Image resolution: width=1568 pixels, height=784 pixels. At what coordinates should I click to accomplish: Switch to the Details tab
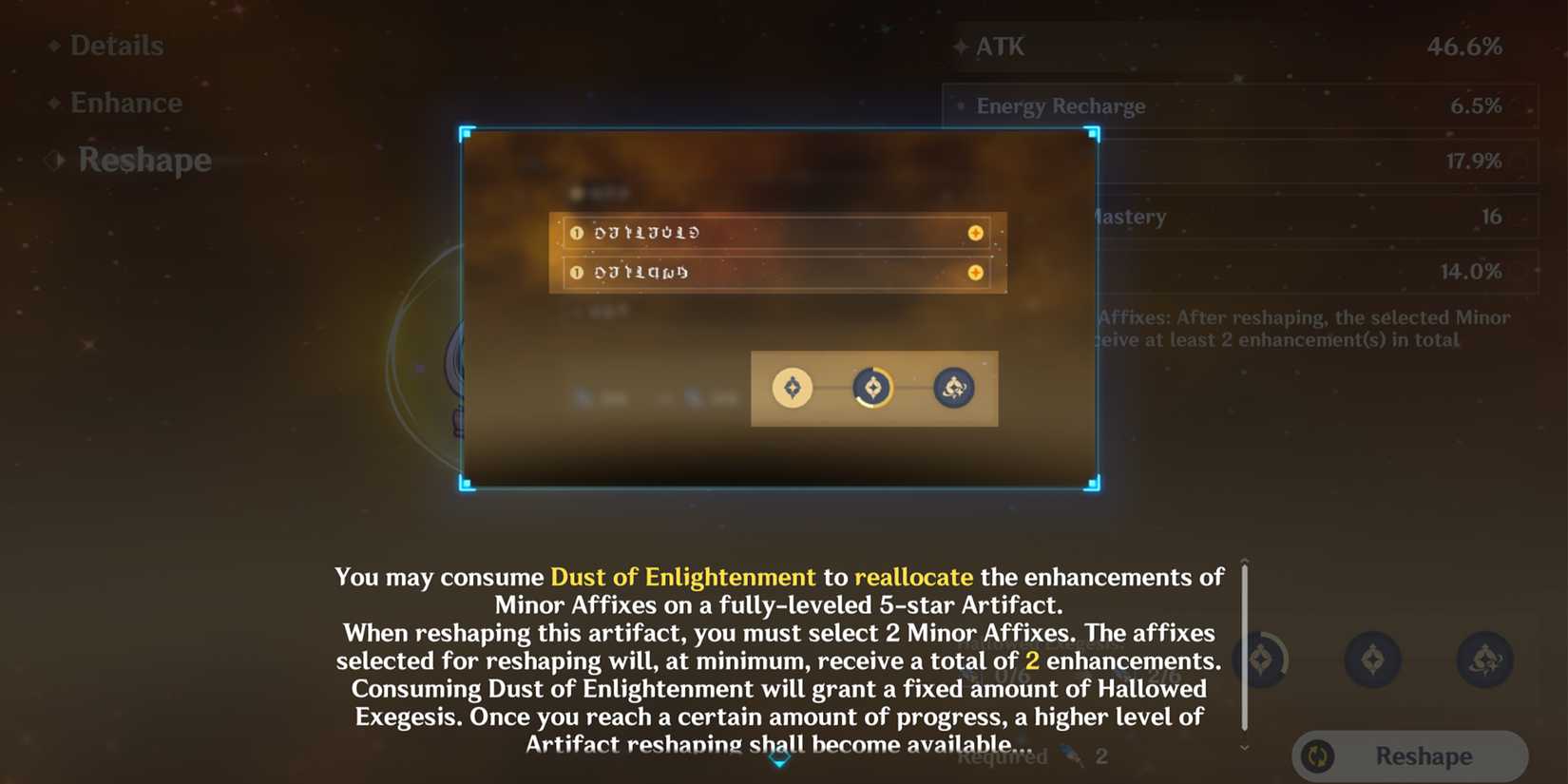click(x=116, y=45)
